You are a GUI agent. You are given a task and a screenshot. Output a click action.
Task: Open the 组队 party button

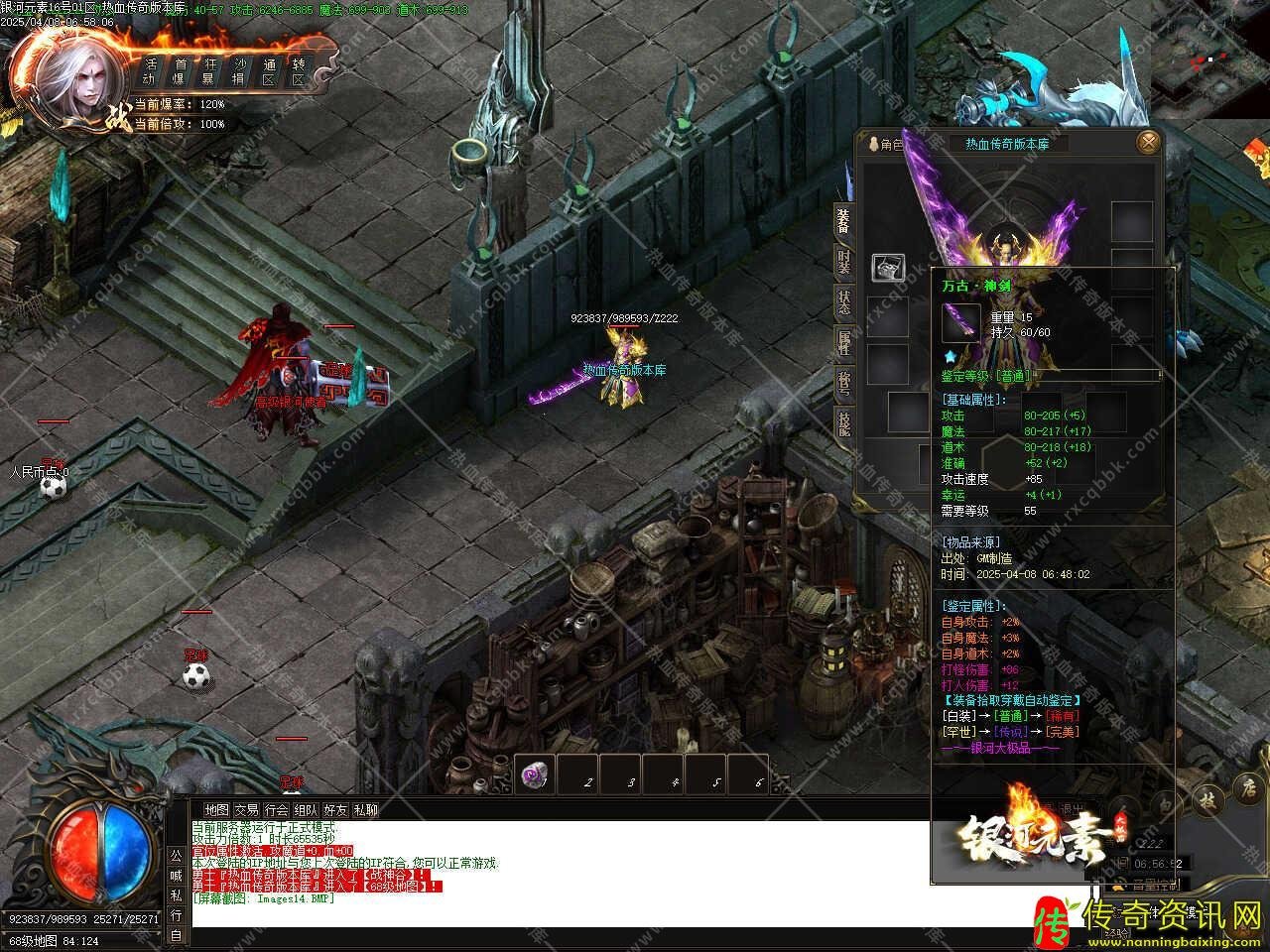tap(307, 810)
